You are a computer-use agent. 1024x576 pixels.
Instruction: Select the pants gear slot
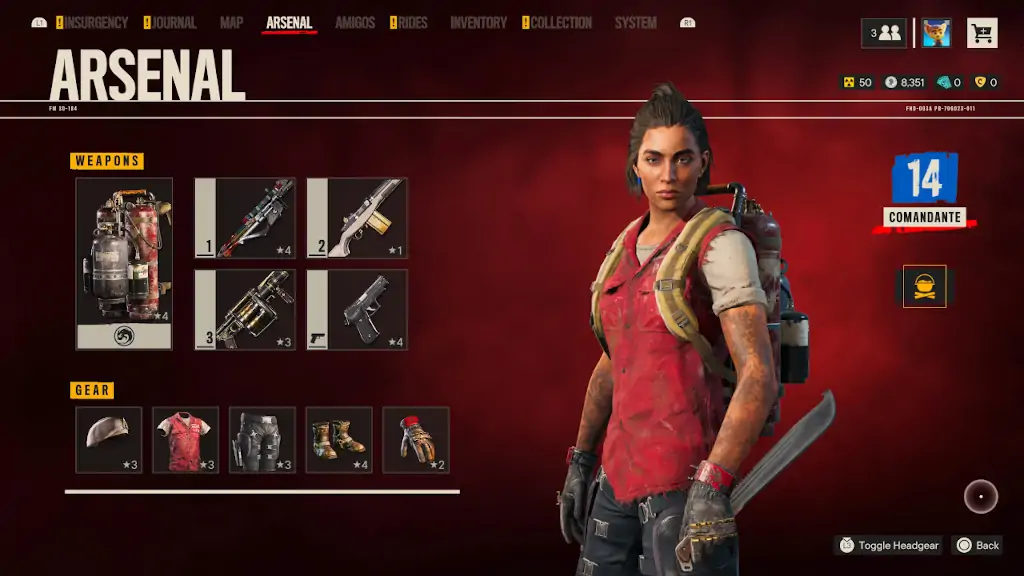[262, 439]
